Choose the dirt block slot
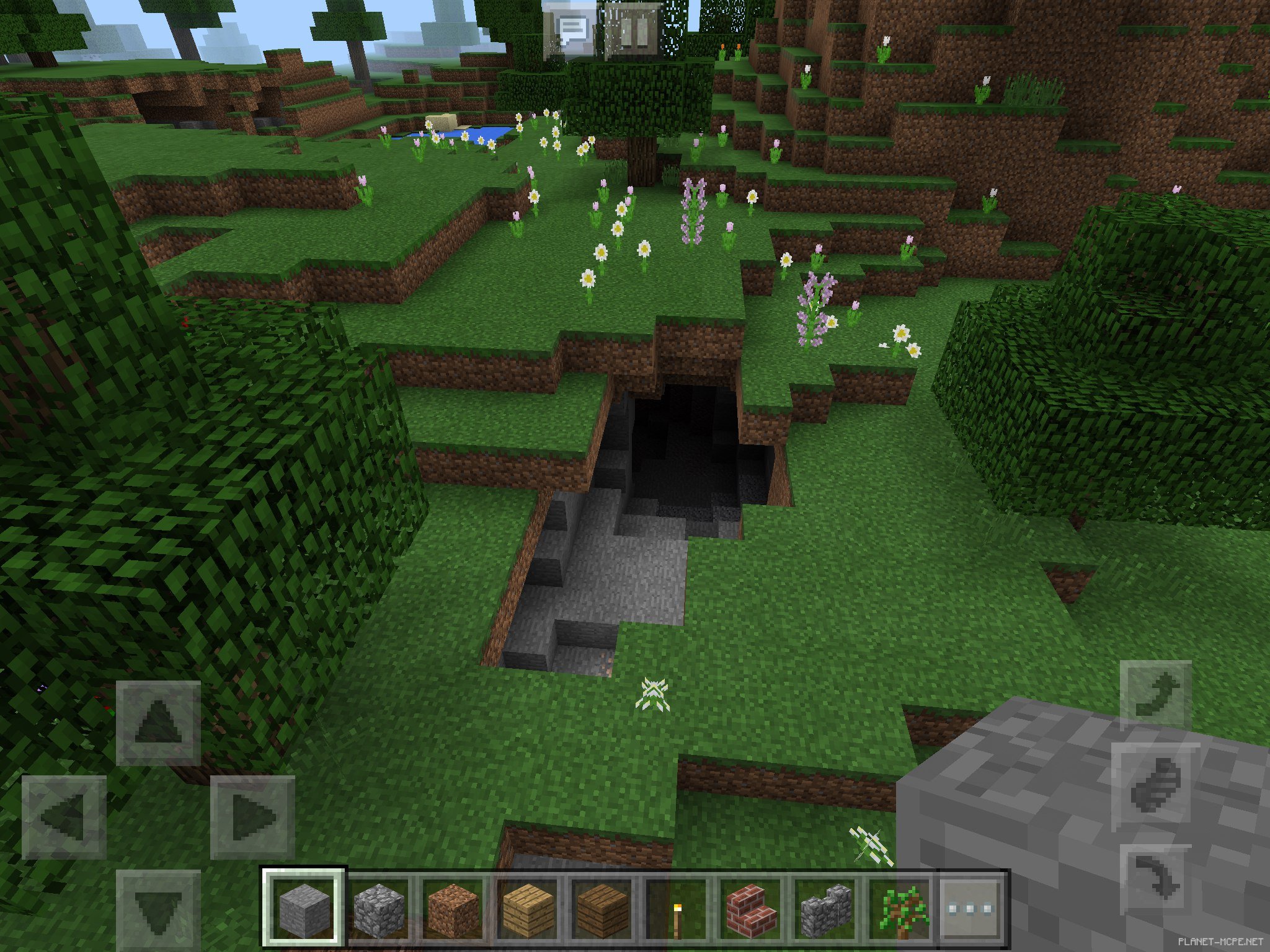Image resolution: width=1270 pixels, height=952 pixels. (x=452, y=909)
